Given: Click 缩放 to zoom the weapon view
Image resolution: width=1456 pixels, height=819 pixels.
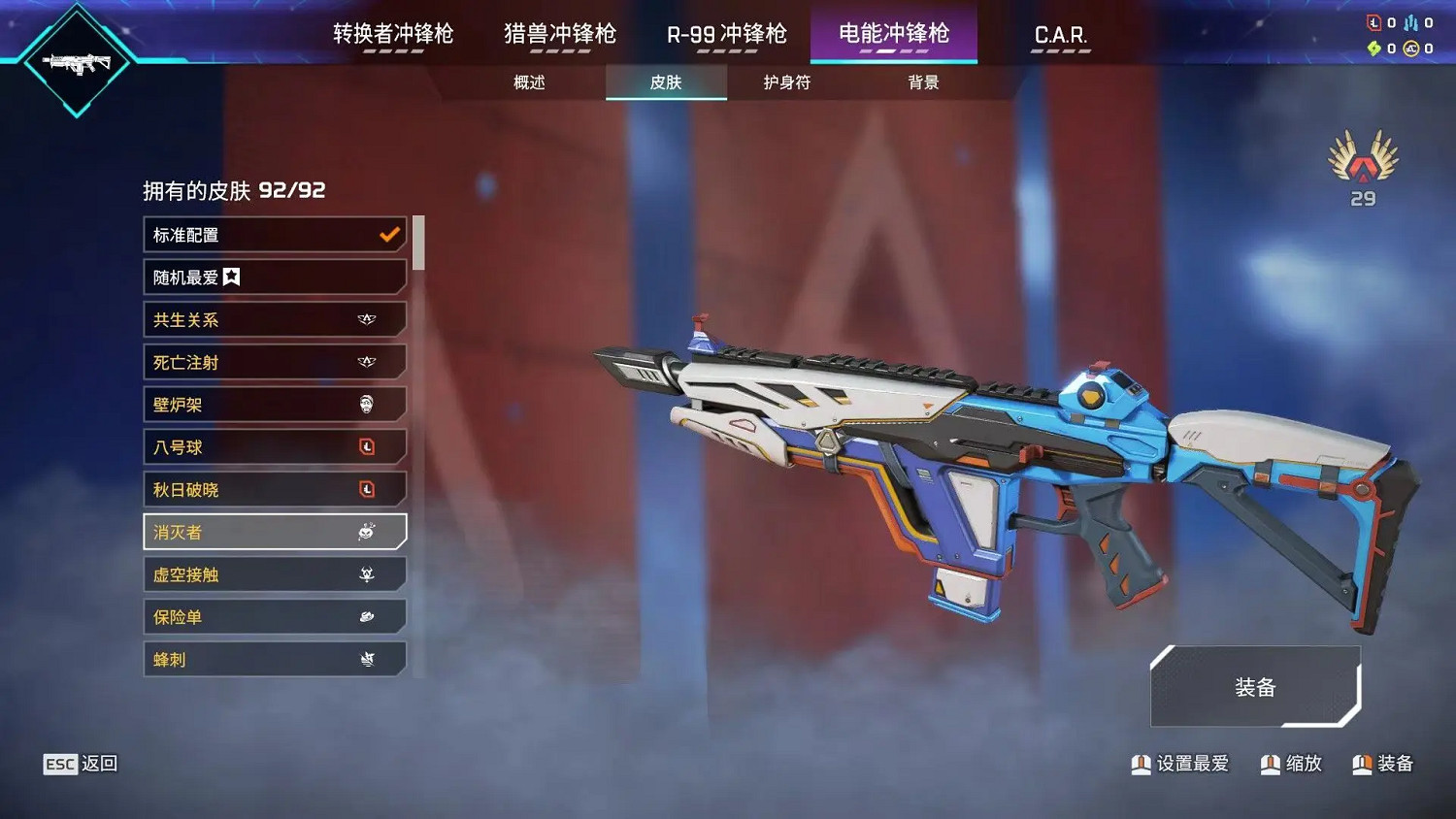Looking at the screenshot, I should 1292,764.
